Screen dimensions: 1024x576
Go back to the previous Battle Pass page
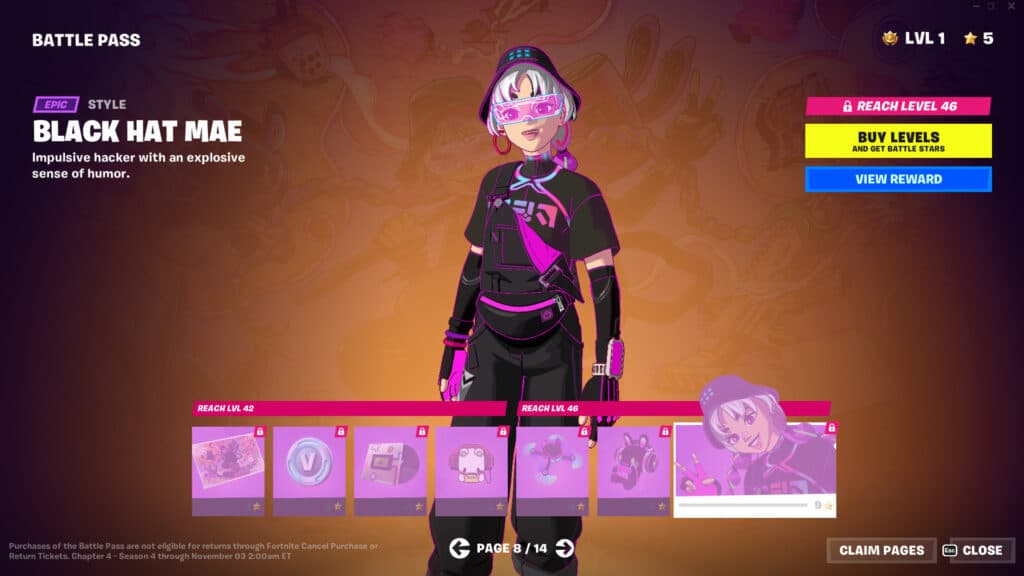tap(459, 547)
